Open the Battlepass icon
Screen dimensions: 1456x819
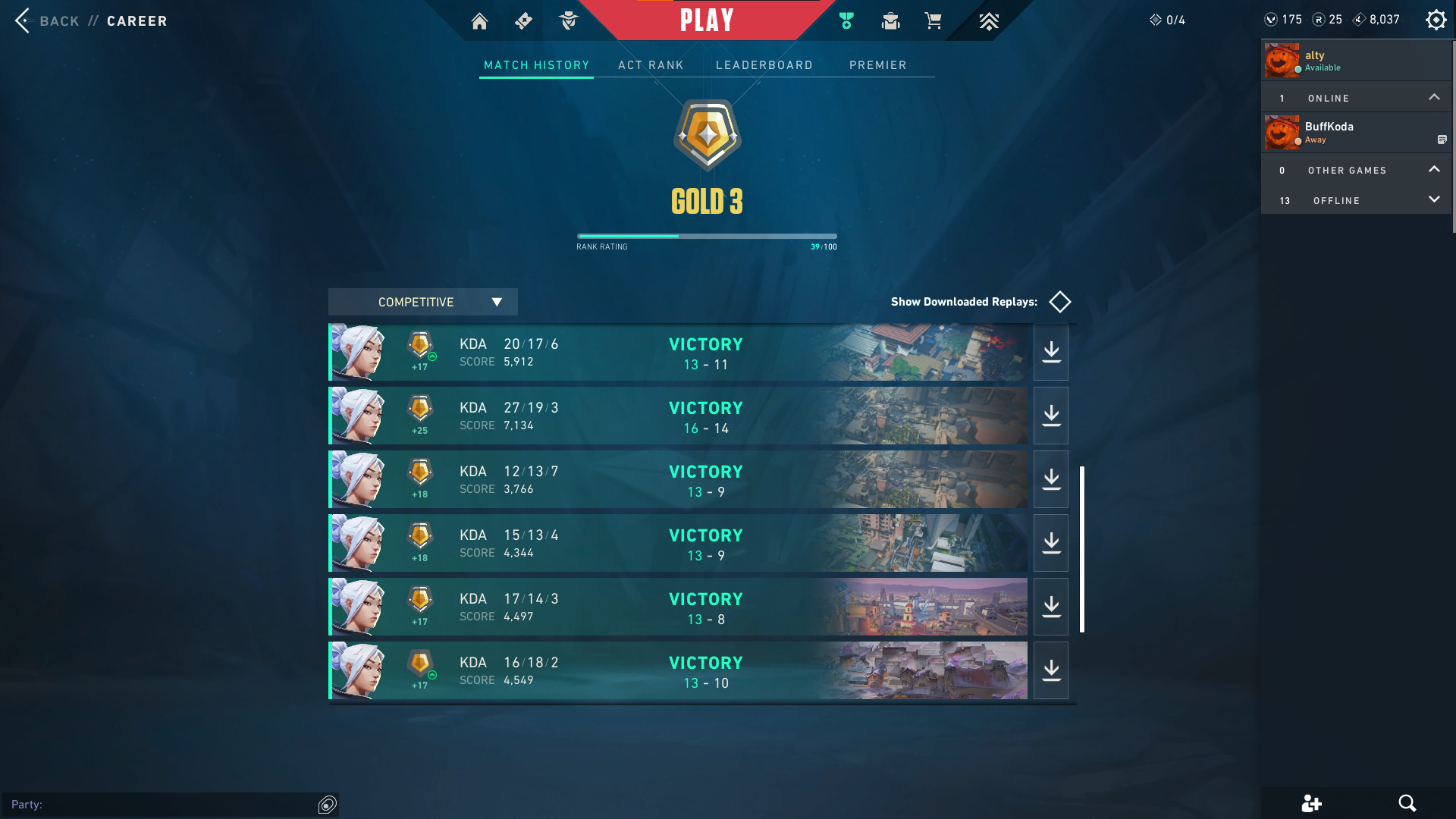(523, 20)
